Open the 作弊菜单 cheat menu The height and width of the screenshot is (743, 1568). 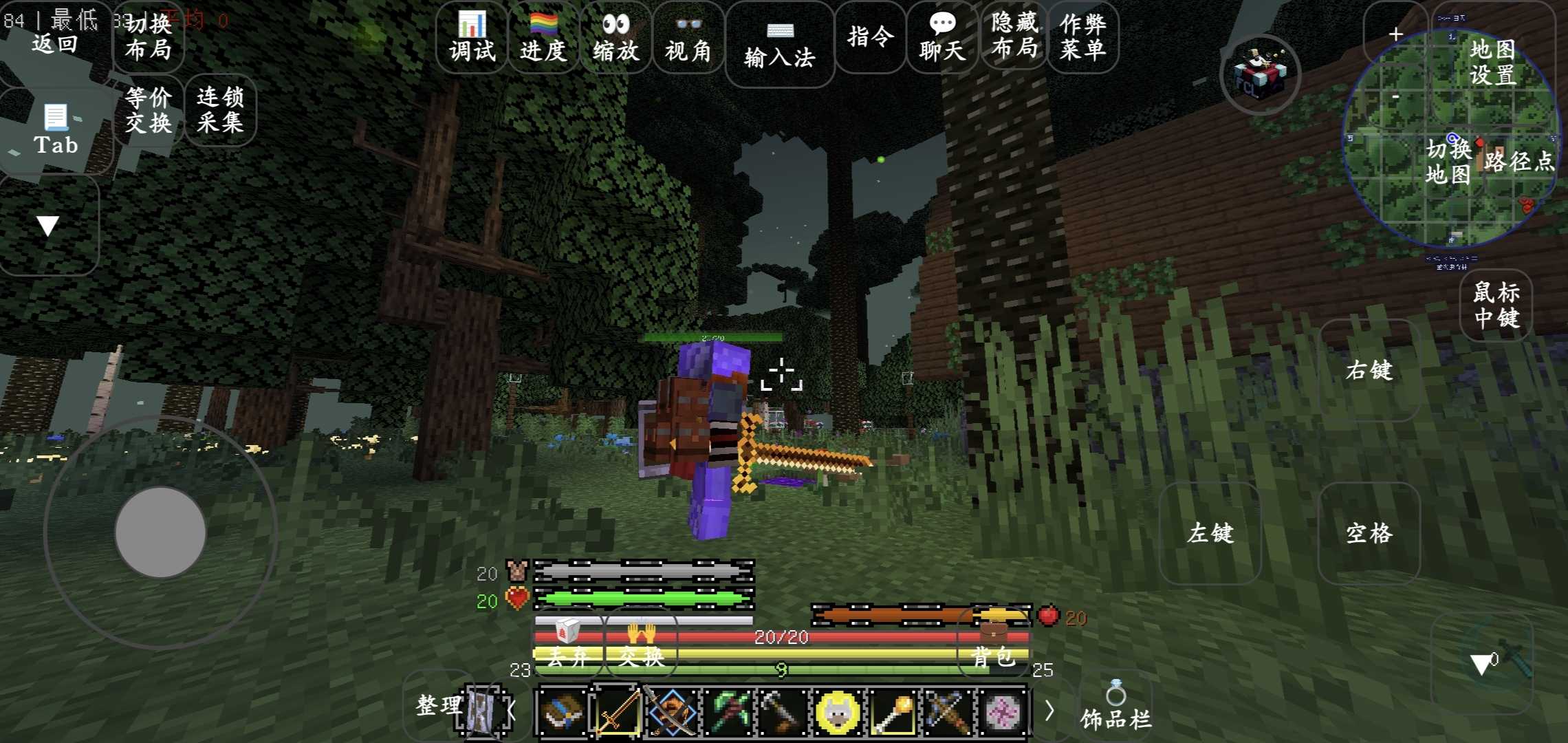1083,36
